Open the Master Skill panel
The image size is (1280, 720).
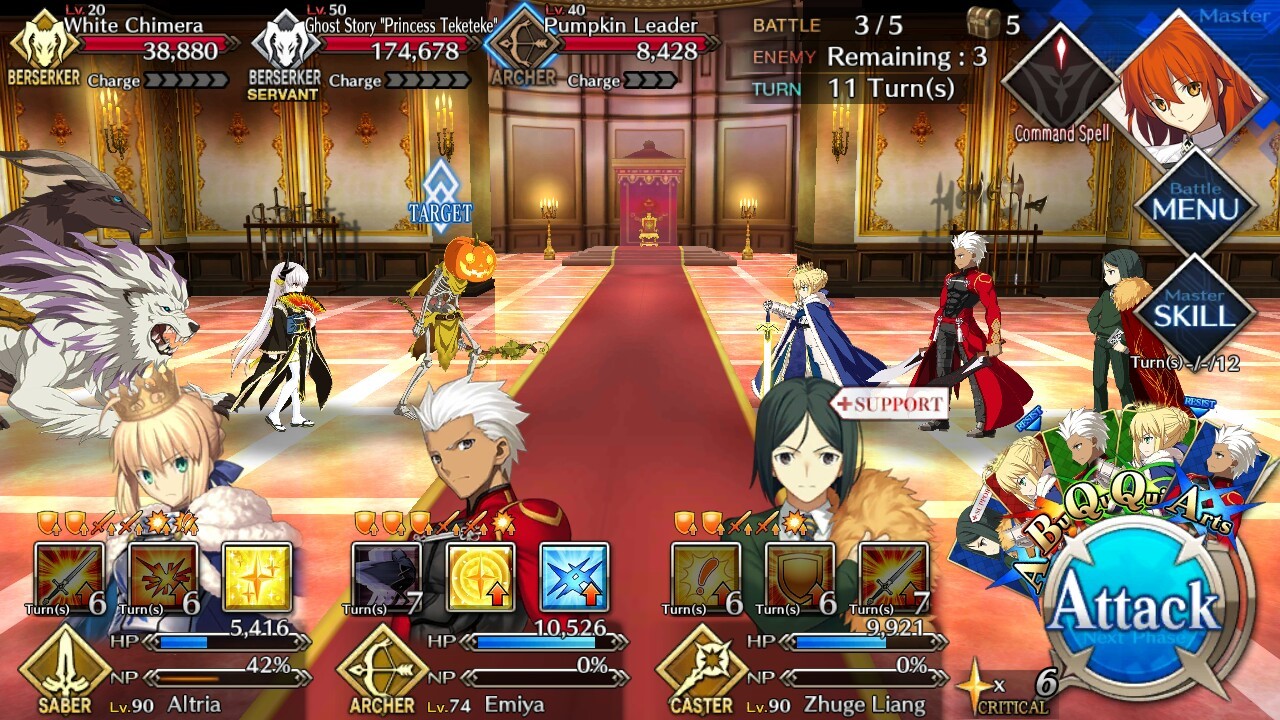(1195, 312)
